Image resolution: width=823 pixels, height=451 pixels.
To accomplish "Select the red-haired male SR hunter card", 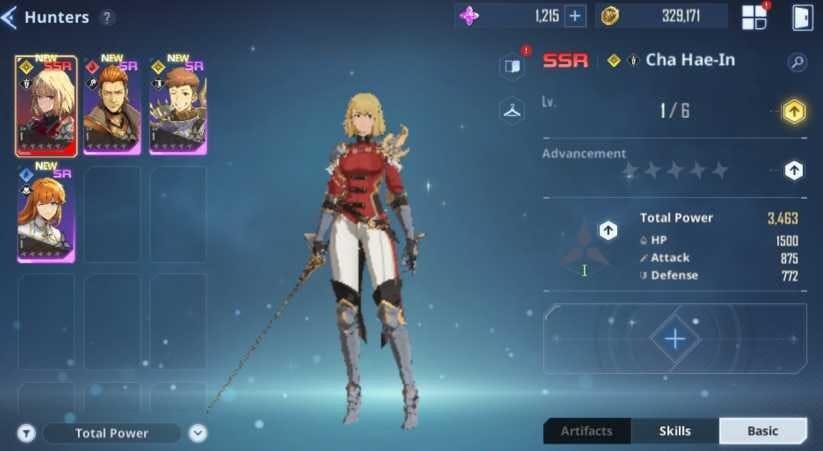I will [112, 106].
